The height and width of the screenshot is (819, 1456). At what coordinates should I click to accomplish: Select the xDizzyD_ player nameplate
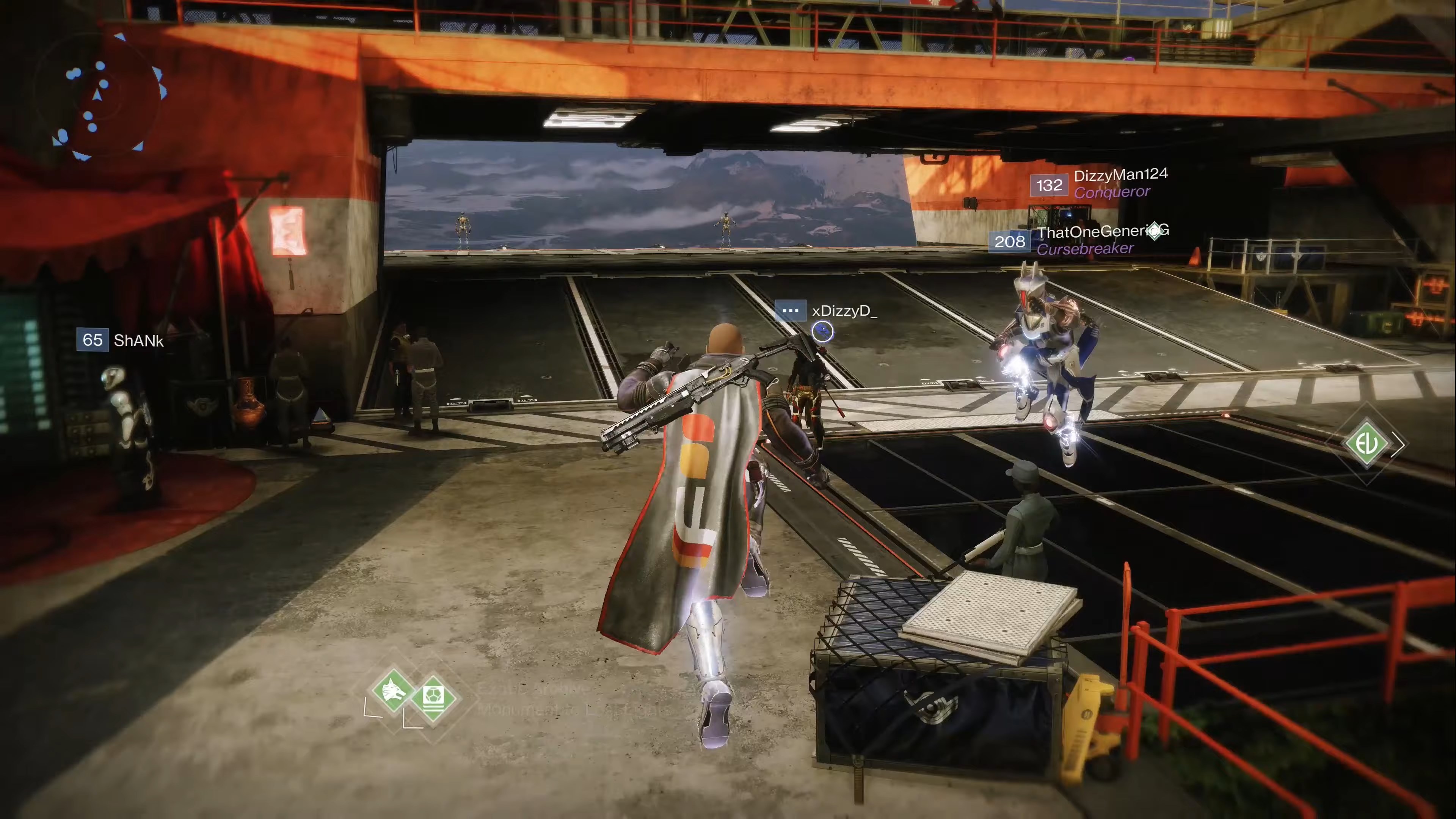tap(826, 311)
